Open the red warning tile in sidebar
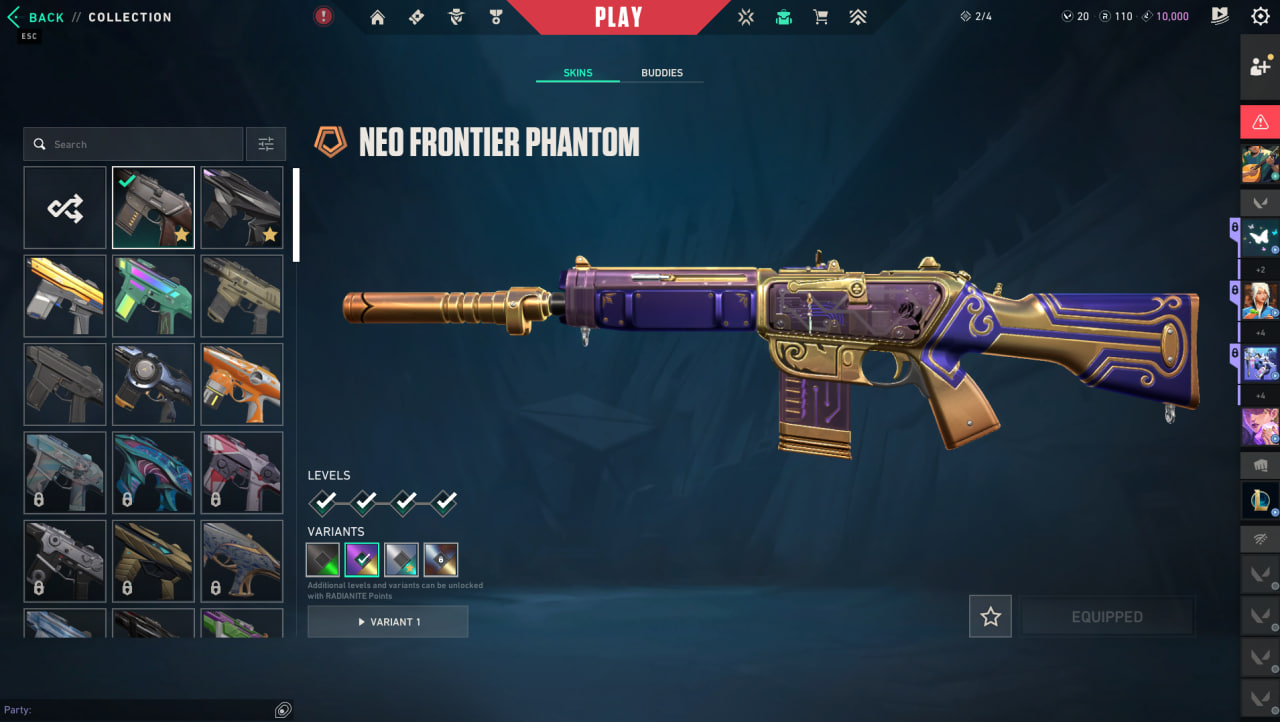This screenshot has height=722, width=1280. point(1259,122)
